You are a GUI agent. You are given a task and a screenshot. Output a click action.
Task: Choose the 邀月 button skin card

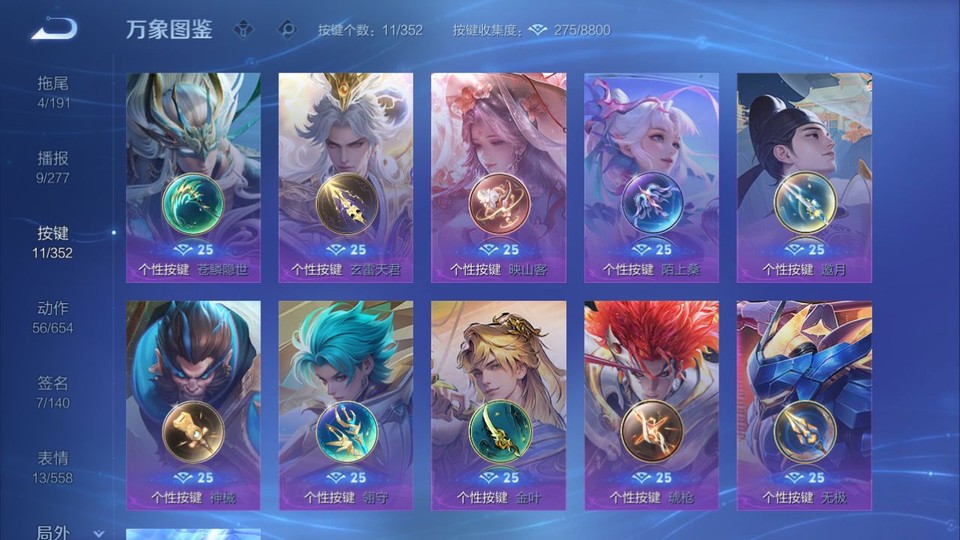coord(804,177)
